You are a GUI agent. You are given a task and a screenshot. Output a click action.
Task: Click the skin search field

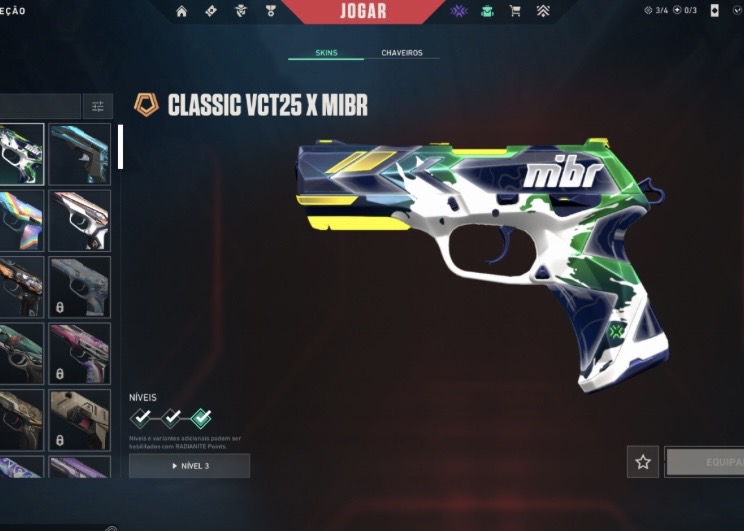click(40, 106)
